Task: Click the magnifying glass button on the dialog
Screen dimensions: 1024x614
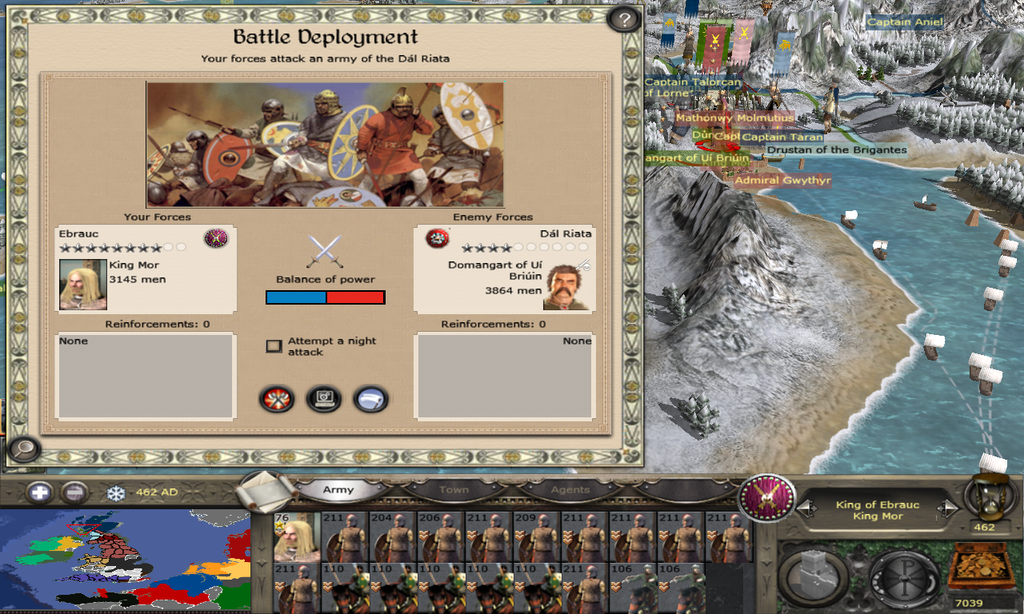Action: click(22, 449)
